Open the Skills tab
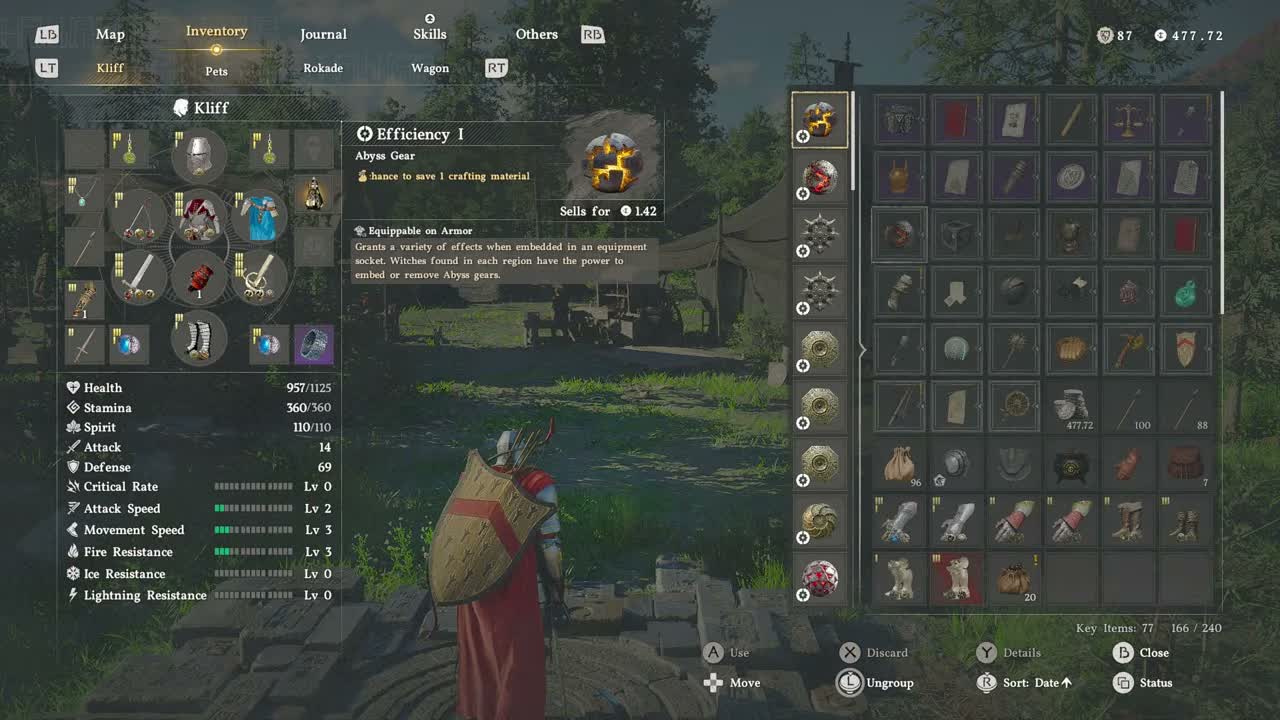This screenshot has width=1280, height=720. click(430, 34)
